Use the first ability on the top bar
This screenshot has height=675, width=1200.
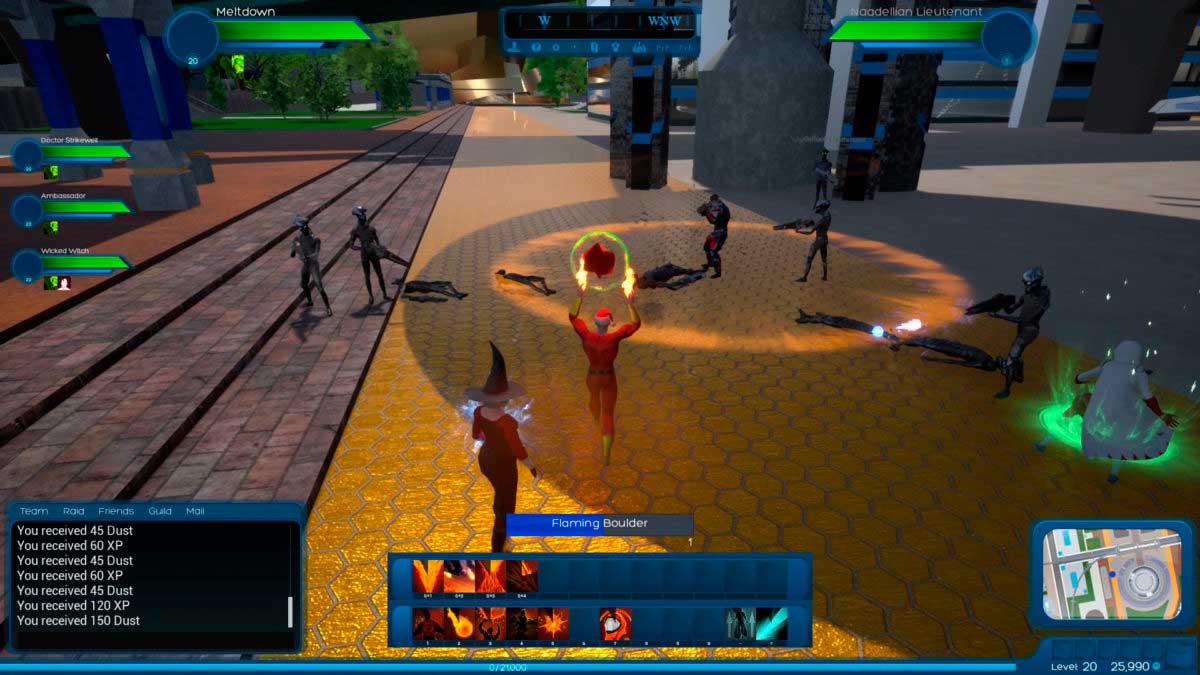(x=428, y=577)
